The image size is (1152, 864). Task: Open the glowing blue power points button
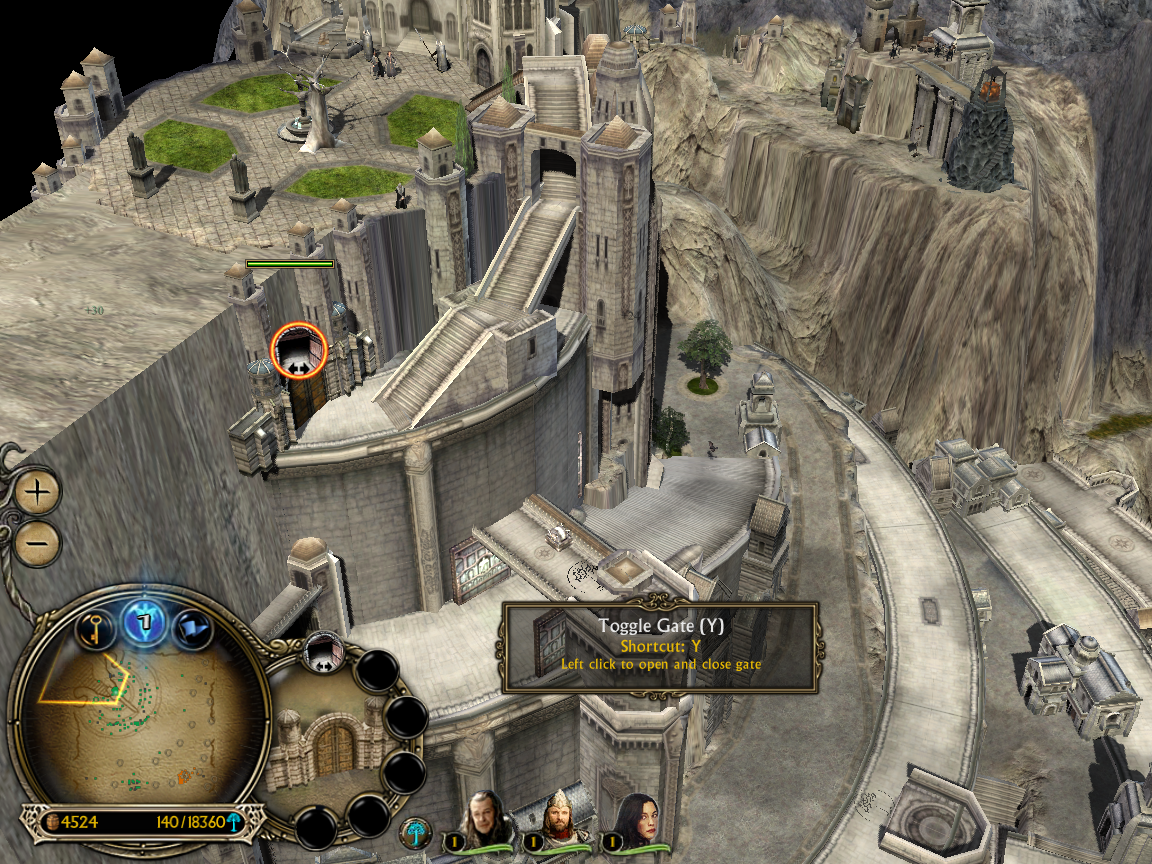pos(143,623)
